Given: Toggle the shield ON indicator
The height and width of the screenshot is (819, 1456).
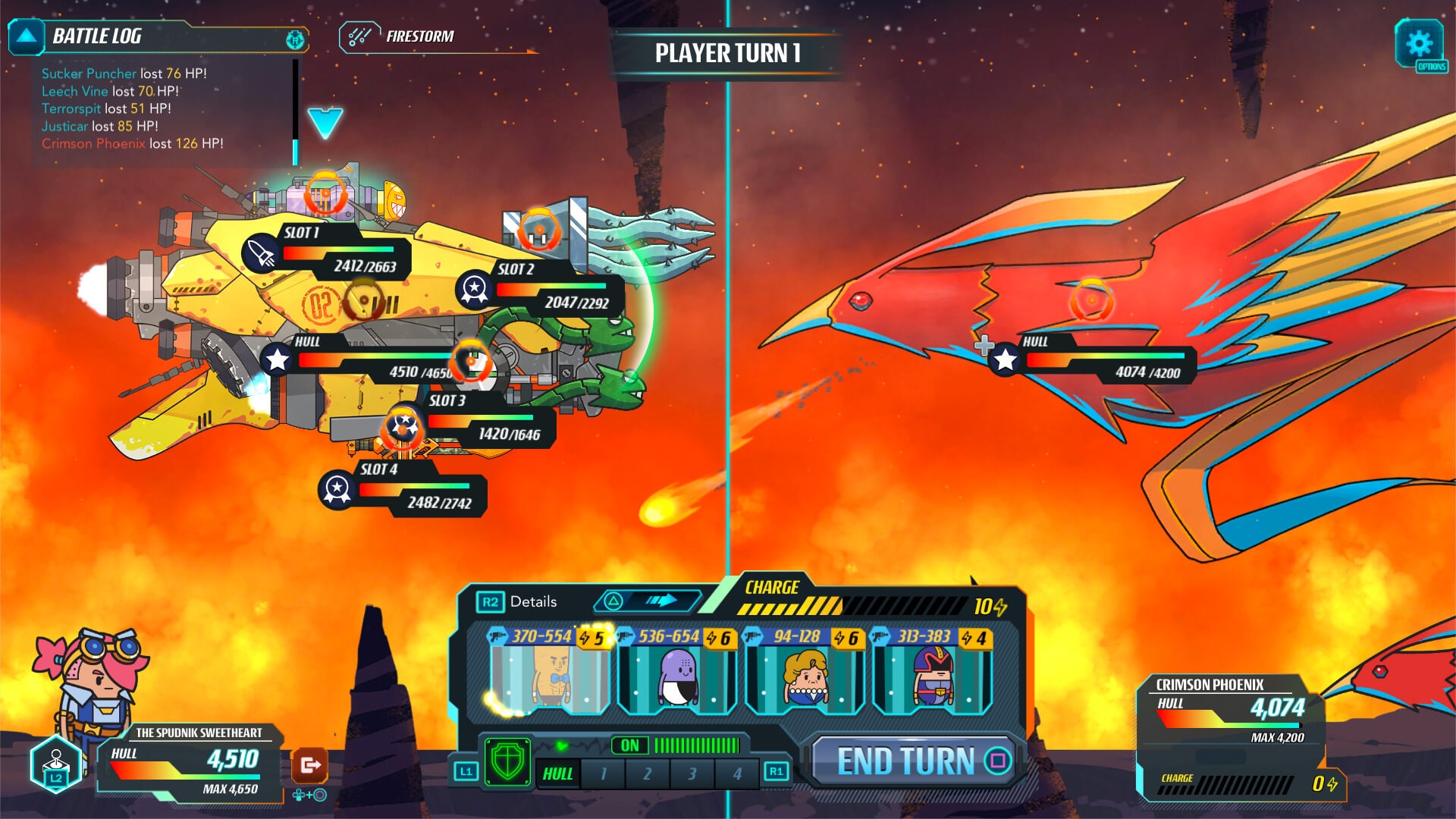Looking at the screenshot, I should pos(629,745).
